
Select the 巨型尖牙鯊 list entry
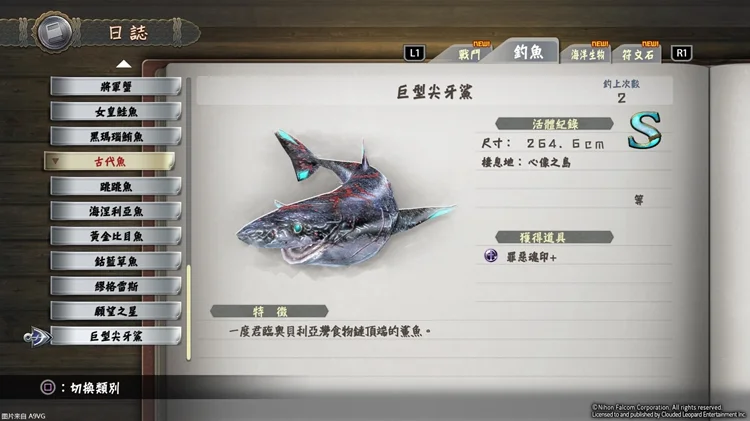click(115, 336)
